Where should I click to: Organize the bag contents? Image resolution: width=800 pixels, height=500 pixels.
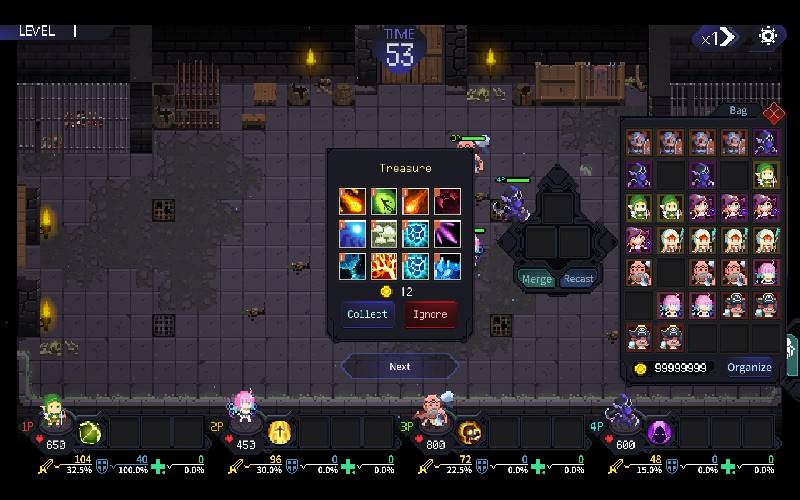point(749,367)
